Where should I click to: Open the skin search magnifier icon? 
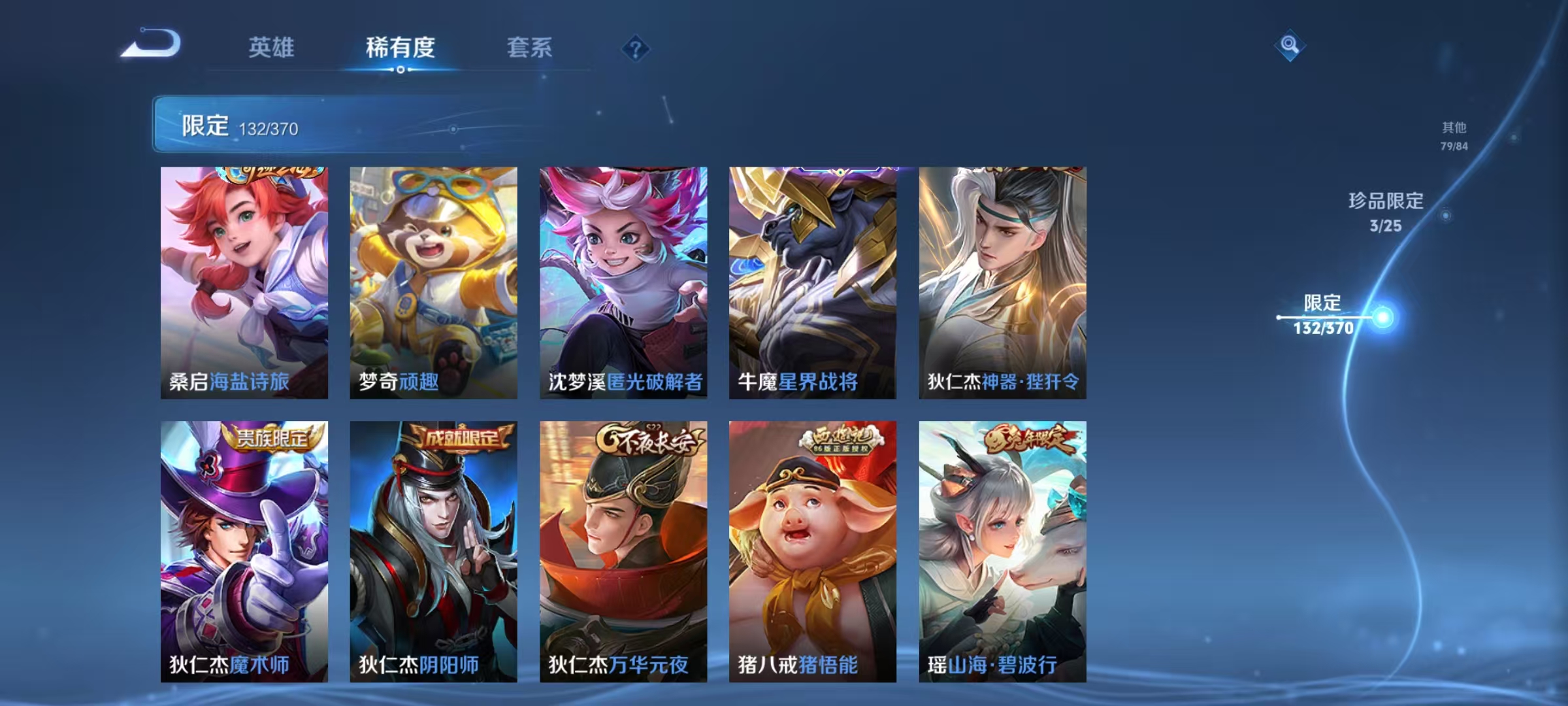tap(1288, 44)
